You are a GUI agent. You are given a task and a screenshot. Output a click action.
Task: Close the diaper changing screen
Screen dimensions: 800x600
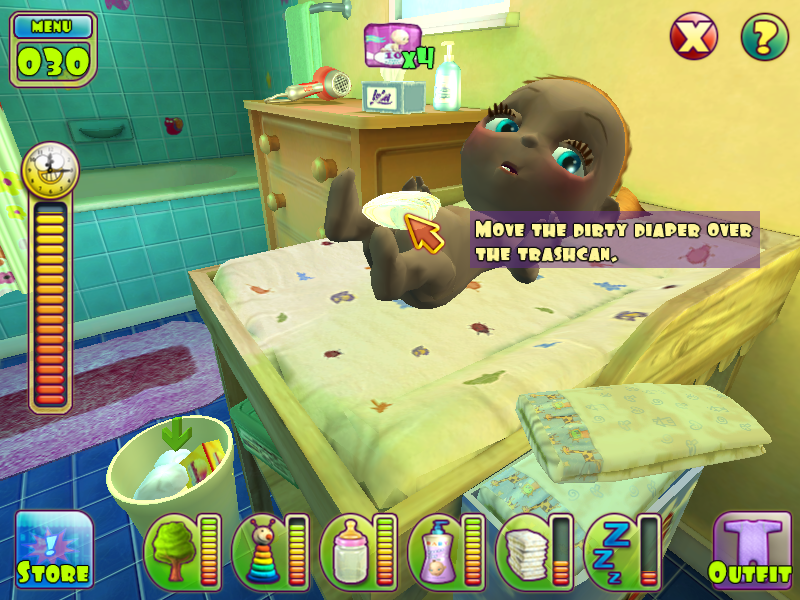point(692,38)
